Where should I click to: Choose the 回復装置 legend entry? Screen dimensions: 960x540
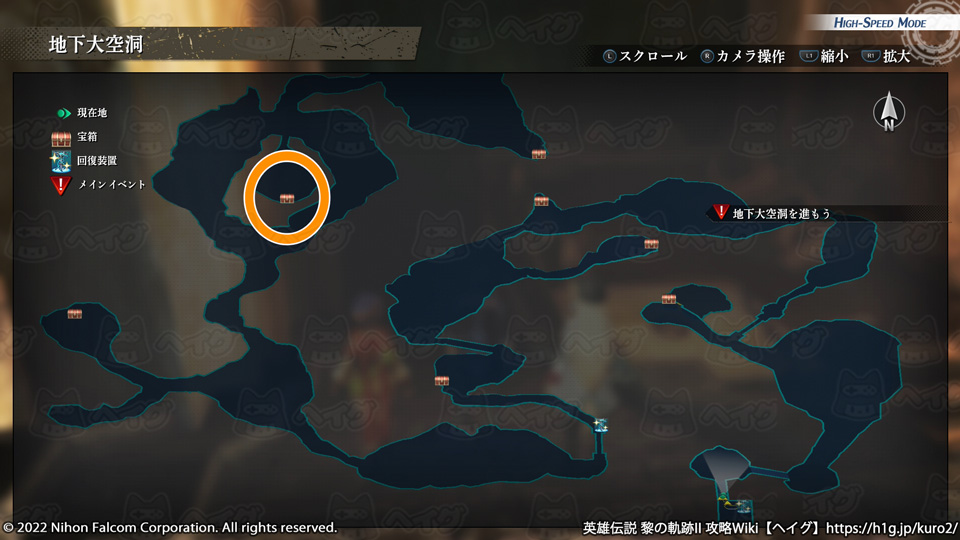pos(88,161)
